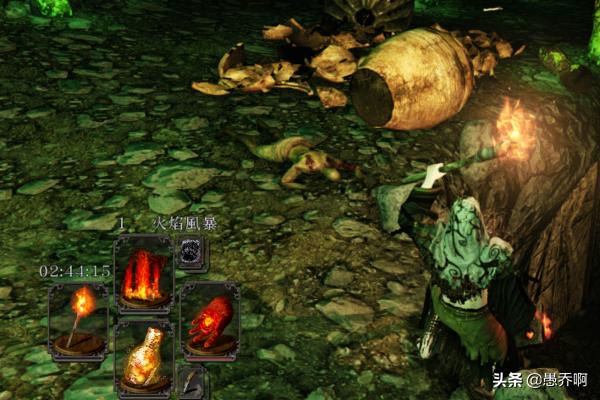The height and width of the screenshot is (400, 600).
Task: Select the burning torch left-hand slot
Action: [77, 319]
